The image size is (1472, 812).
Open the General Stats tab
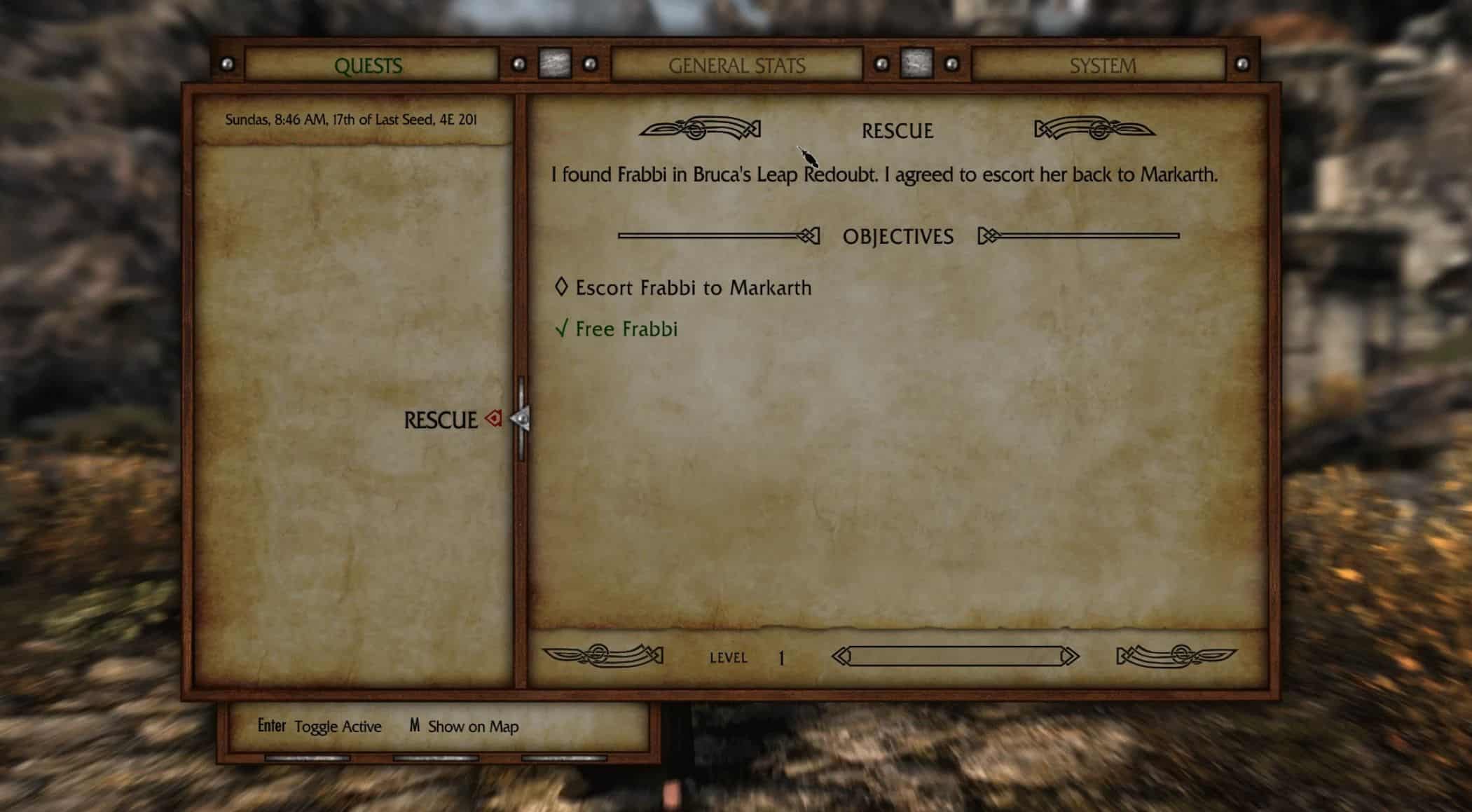[736, 66]
